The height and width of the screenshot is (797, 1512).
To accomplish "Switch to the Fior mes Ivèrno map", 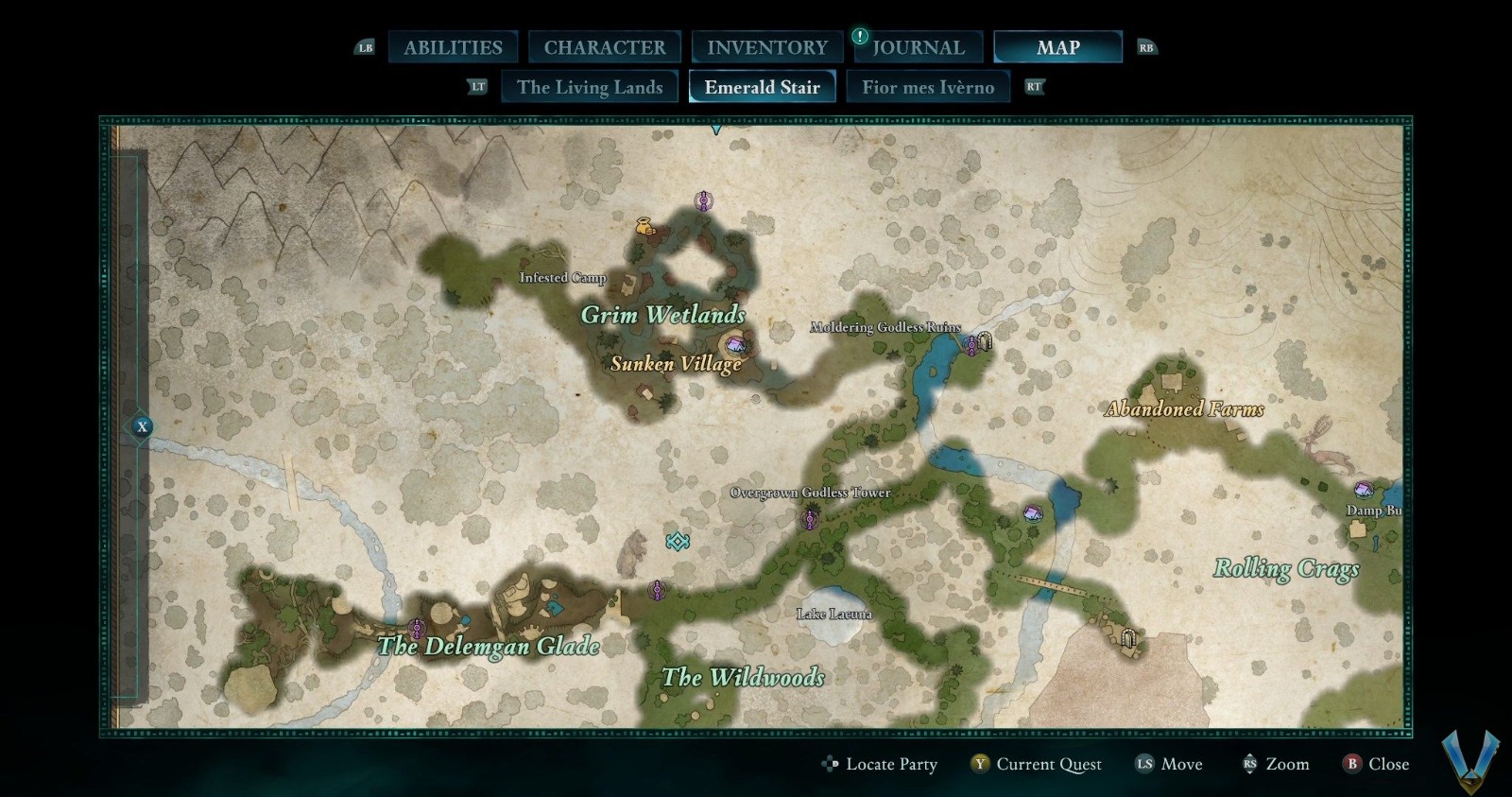I will tap(927, 87).
